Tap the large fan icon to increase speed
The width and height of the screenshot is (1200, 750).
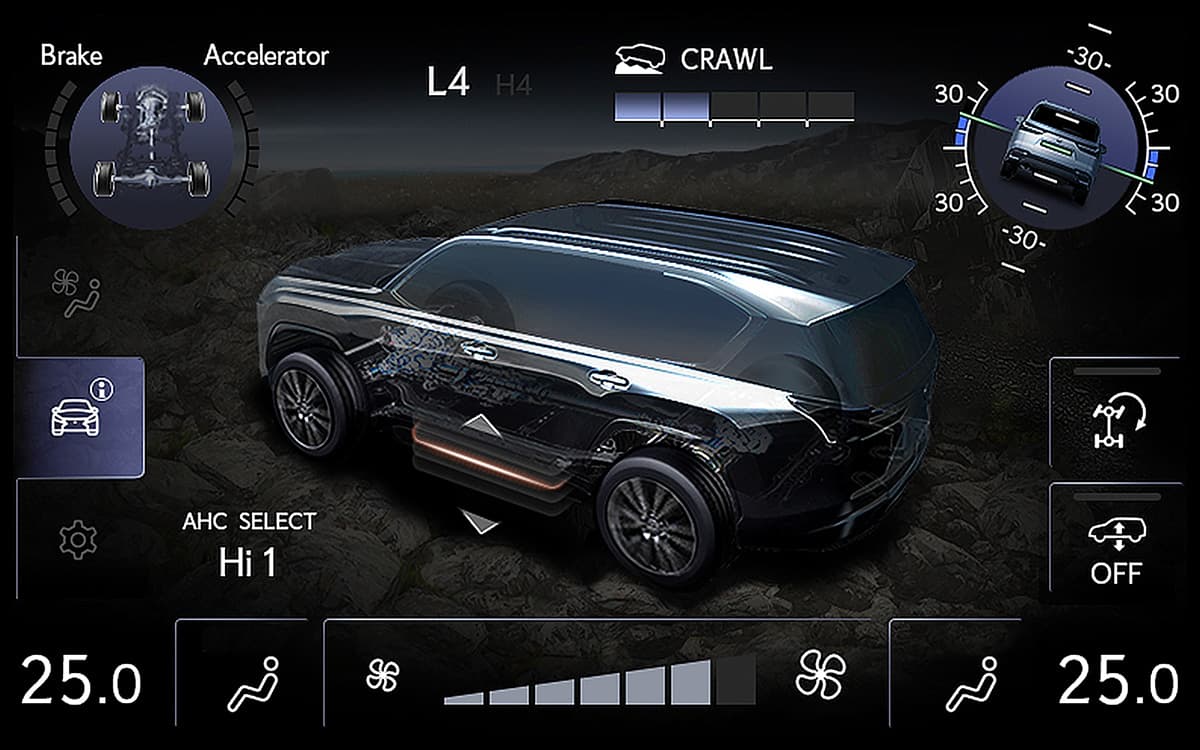coord(820,674)
